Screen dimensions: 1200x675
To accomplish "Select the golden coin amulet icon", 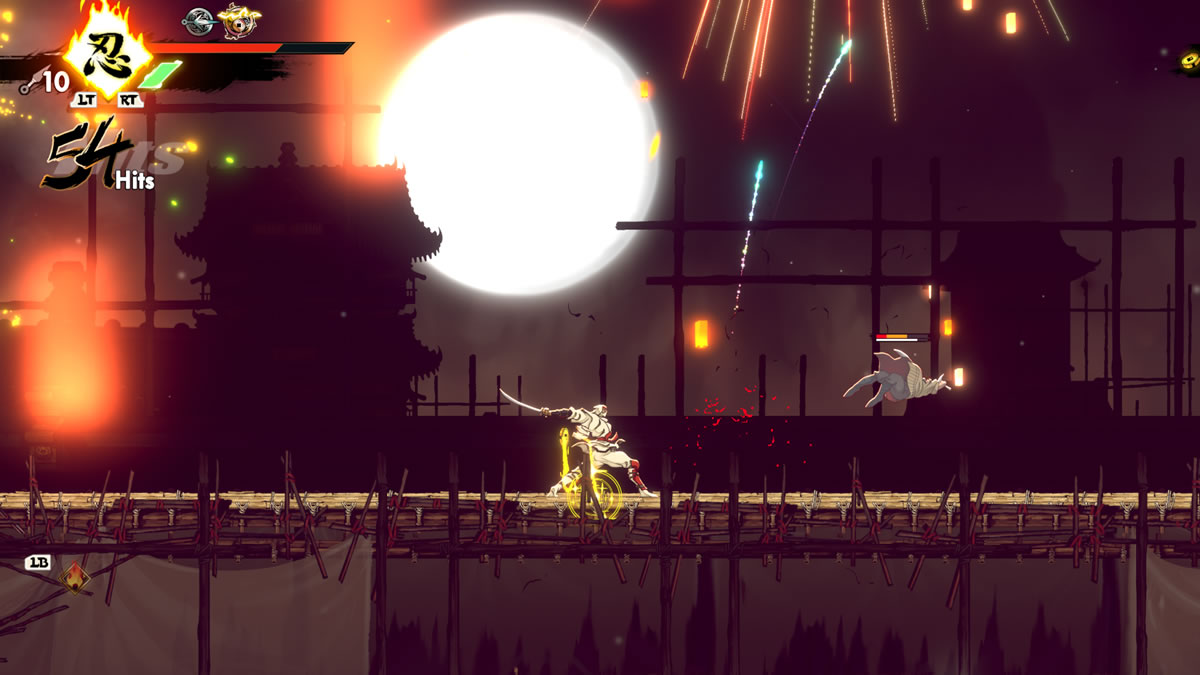I will pos(237,19).
